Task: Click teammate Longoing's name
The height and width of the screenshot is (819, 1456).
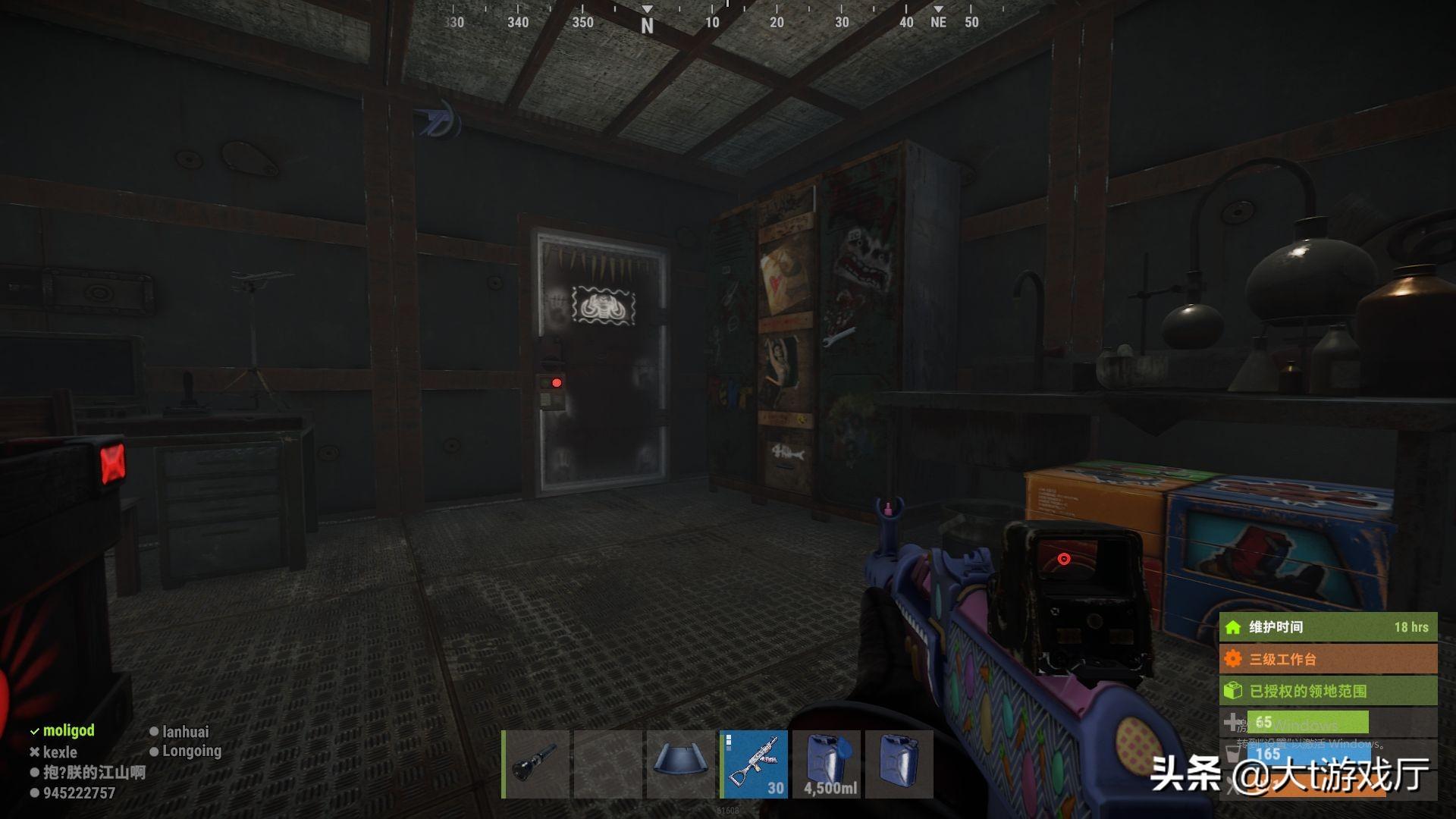Action: (191, 751)
